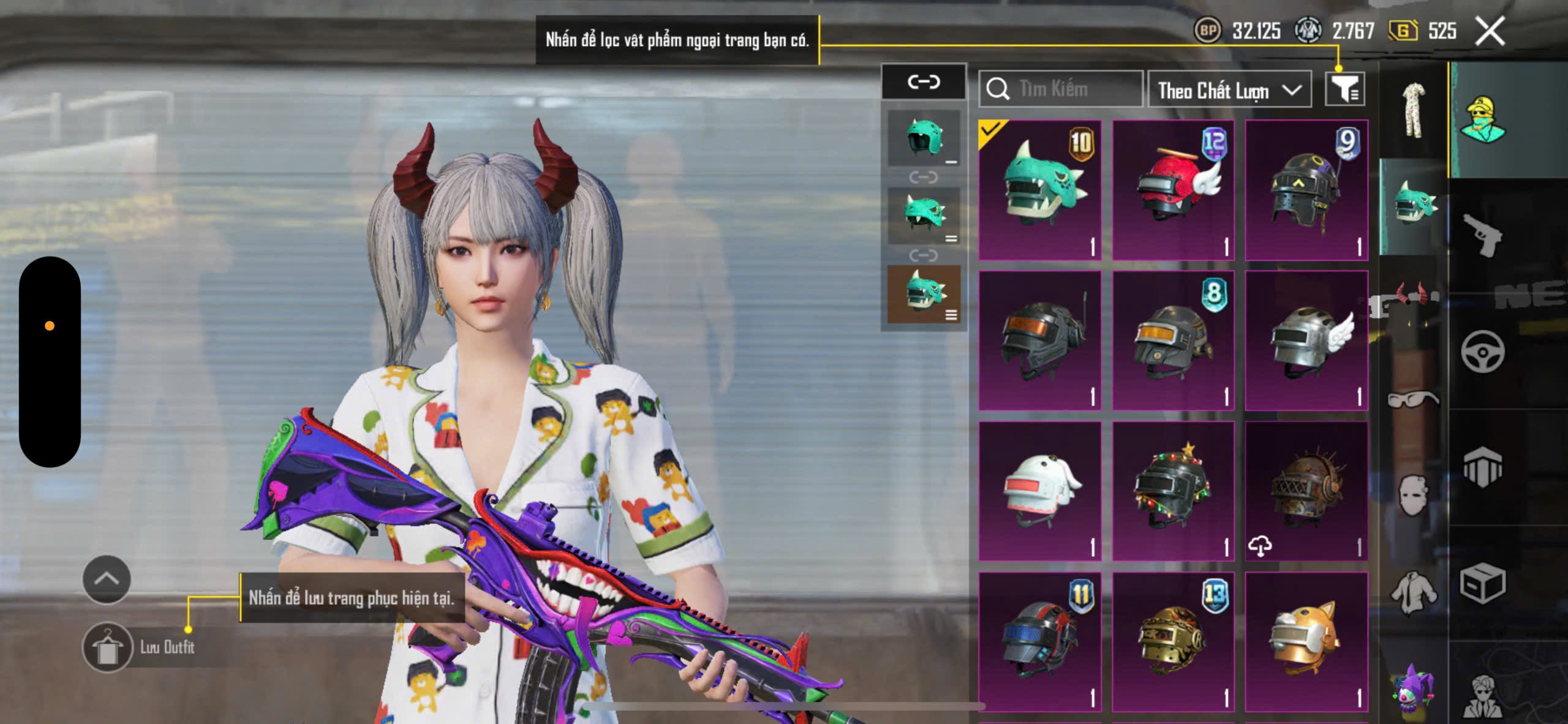
Task: Switch to the pajama outfit category
Action: pyautogui.click(x=1413, y=110)
